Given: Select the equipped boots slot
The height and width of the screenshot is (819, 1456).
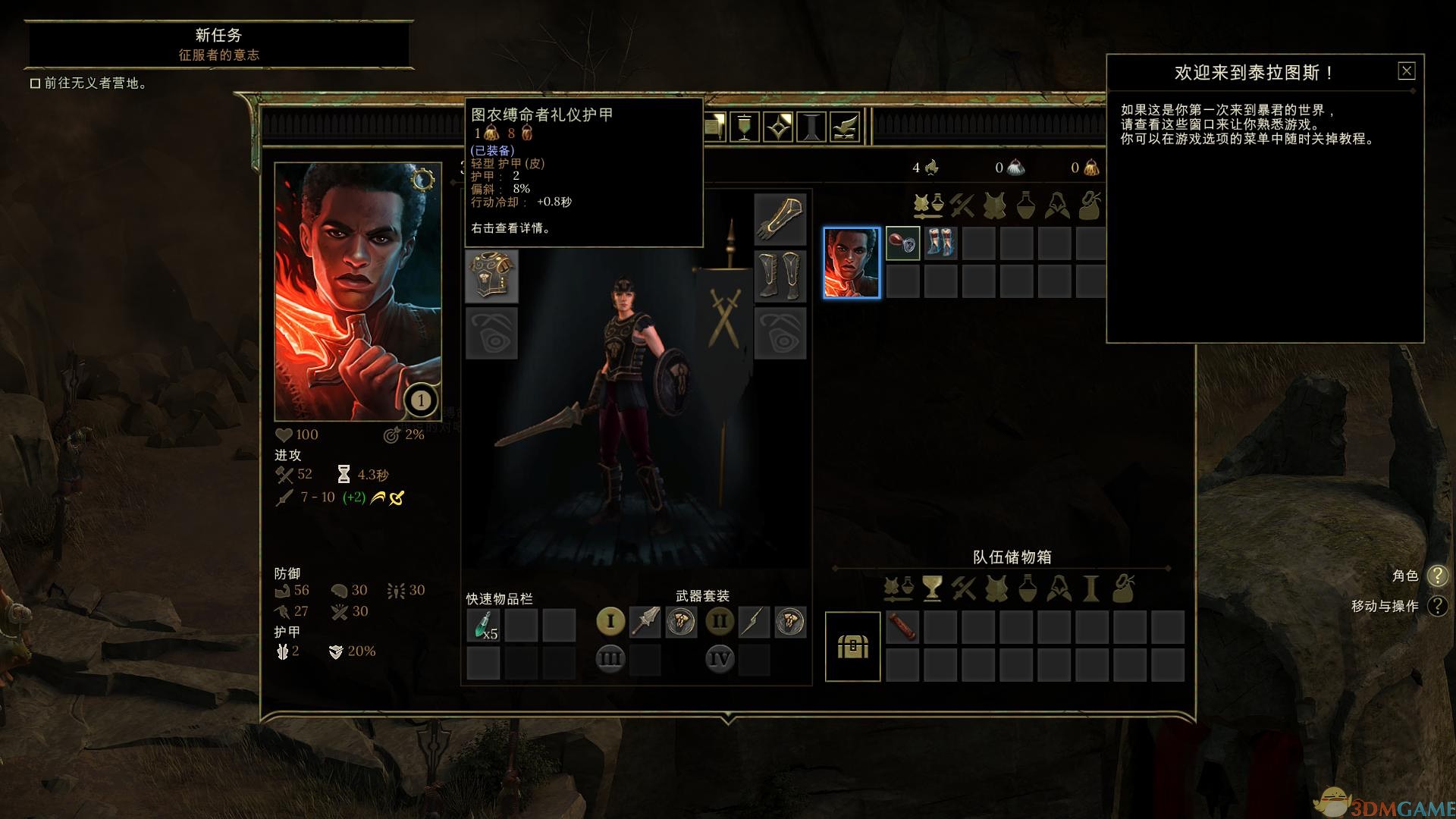Looking at the screenshot, I should tap(780, 276).
